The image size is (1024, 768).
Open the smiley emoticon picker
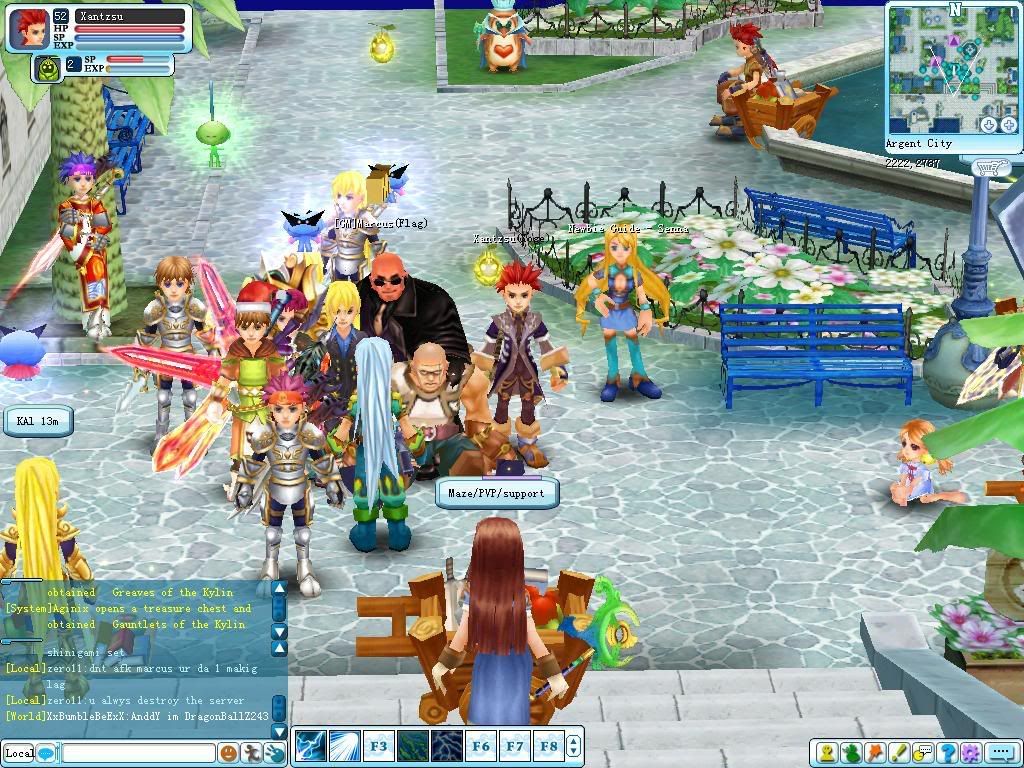point(229,753)
